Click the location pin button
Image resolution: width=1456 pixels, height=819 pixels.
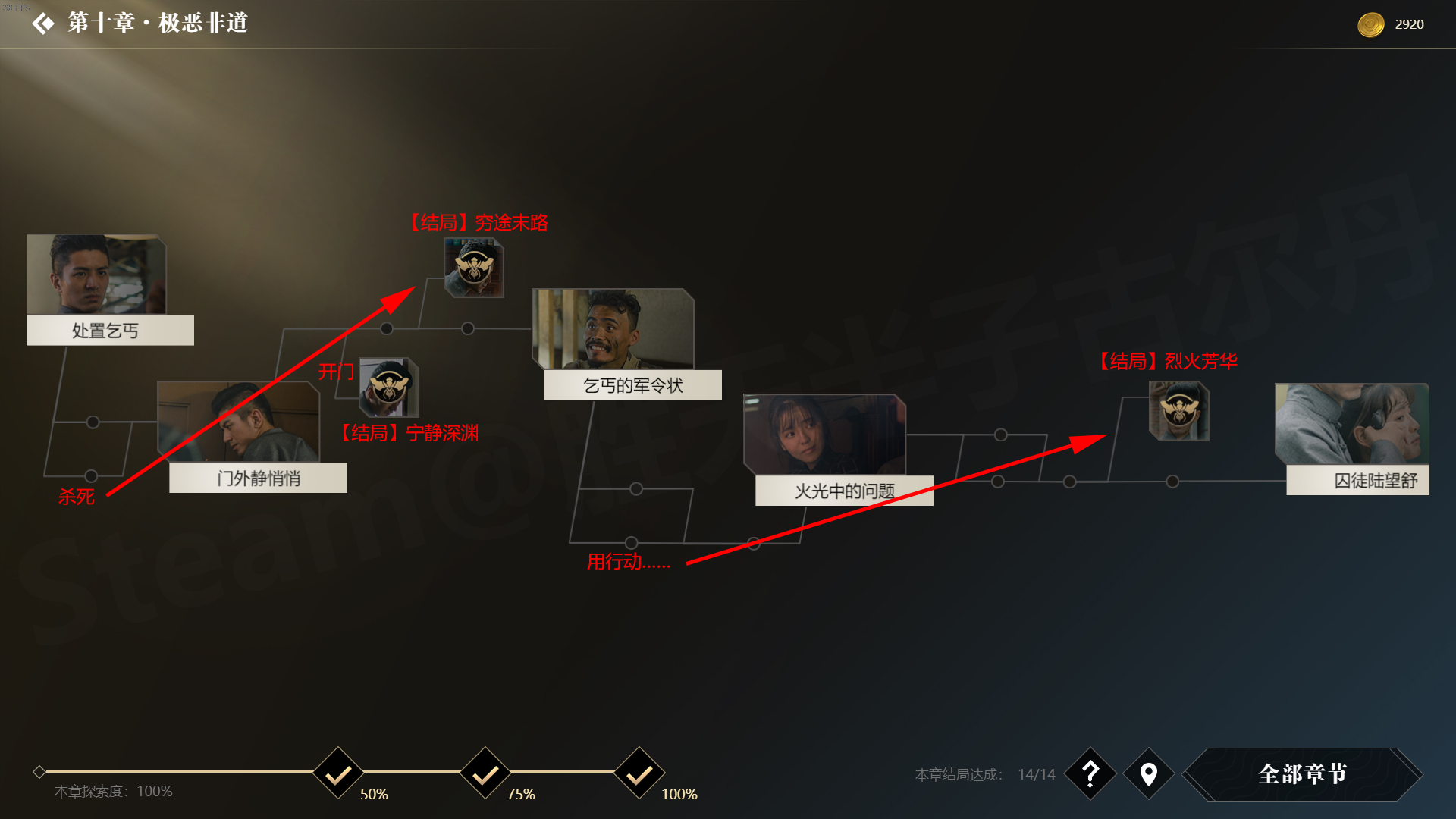1149,773
